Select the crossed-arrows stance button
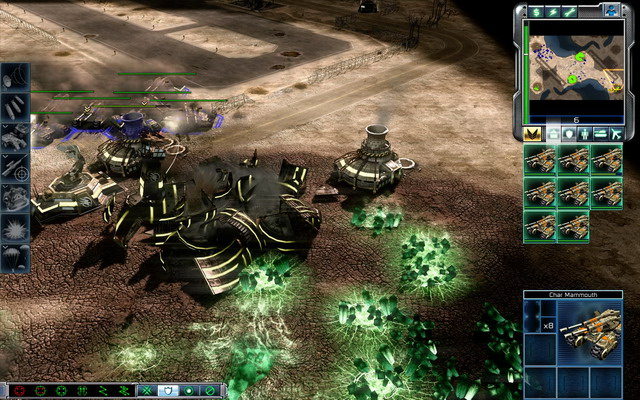The height and width of the screenshot is (400, 640). (147, 389)
